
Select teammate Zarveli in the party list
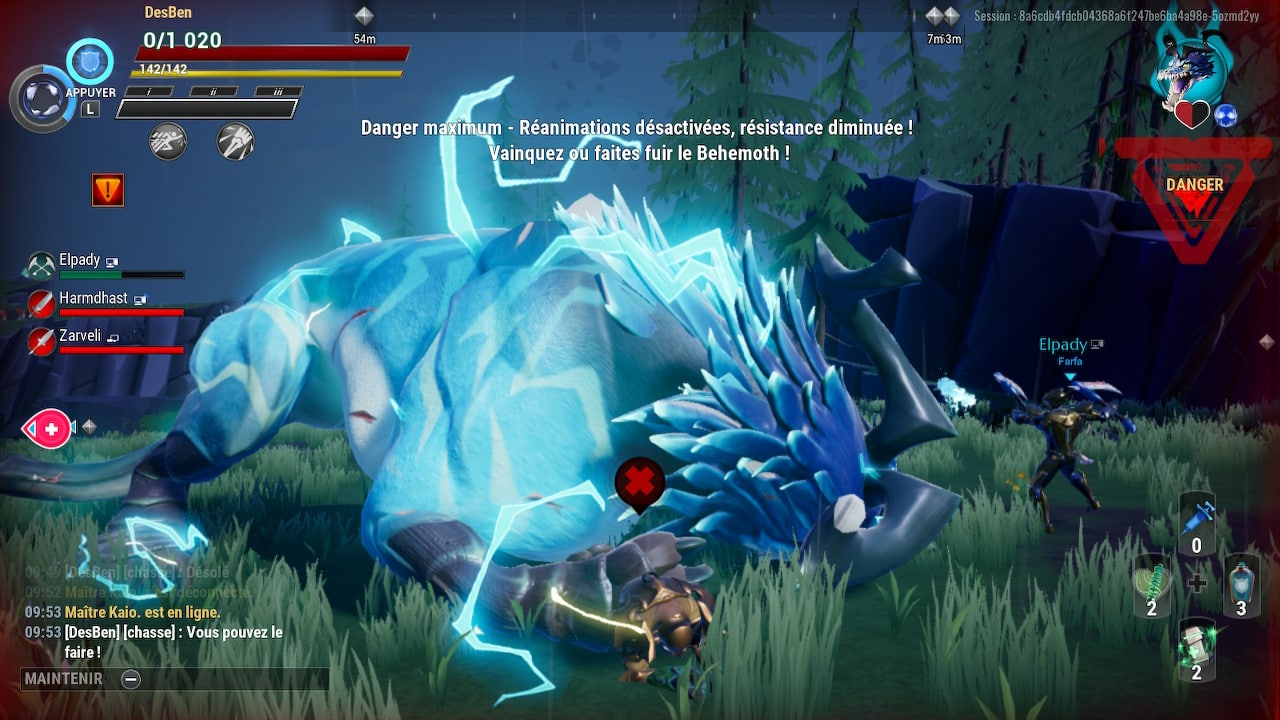[x=82, y=337]
